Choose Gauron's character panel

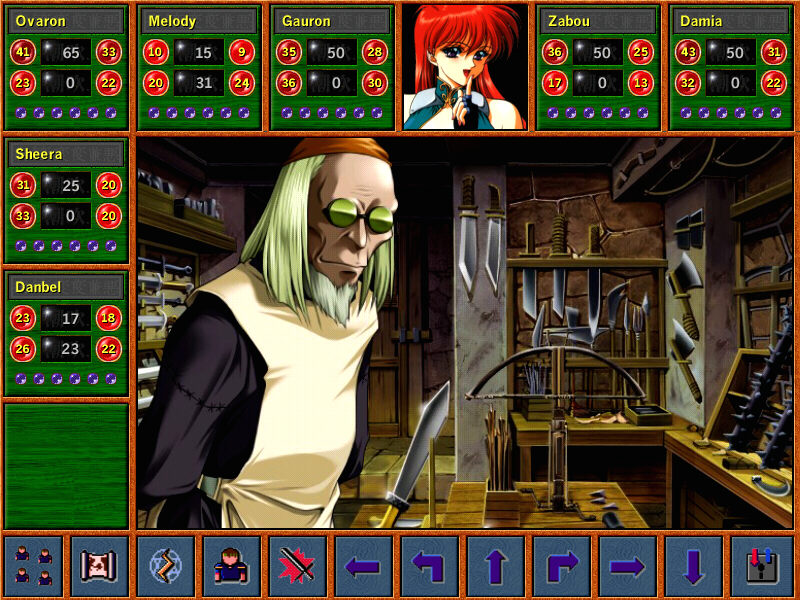332,67
